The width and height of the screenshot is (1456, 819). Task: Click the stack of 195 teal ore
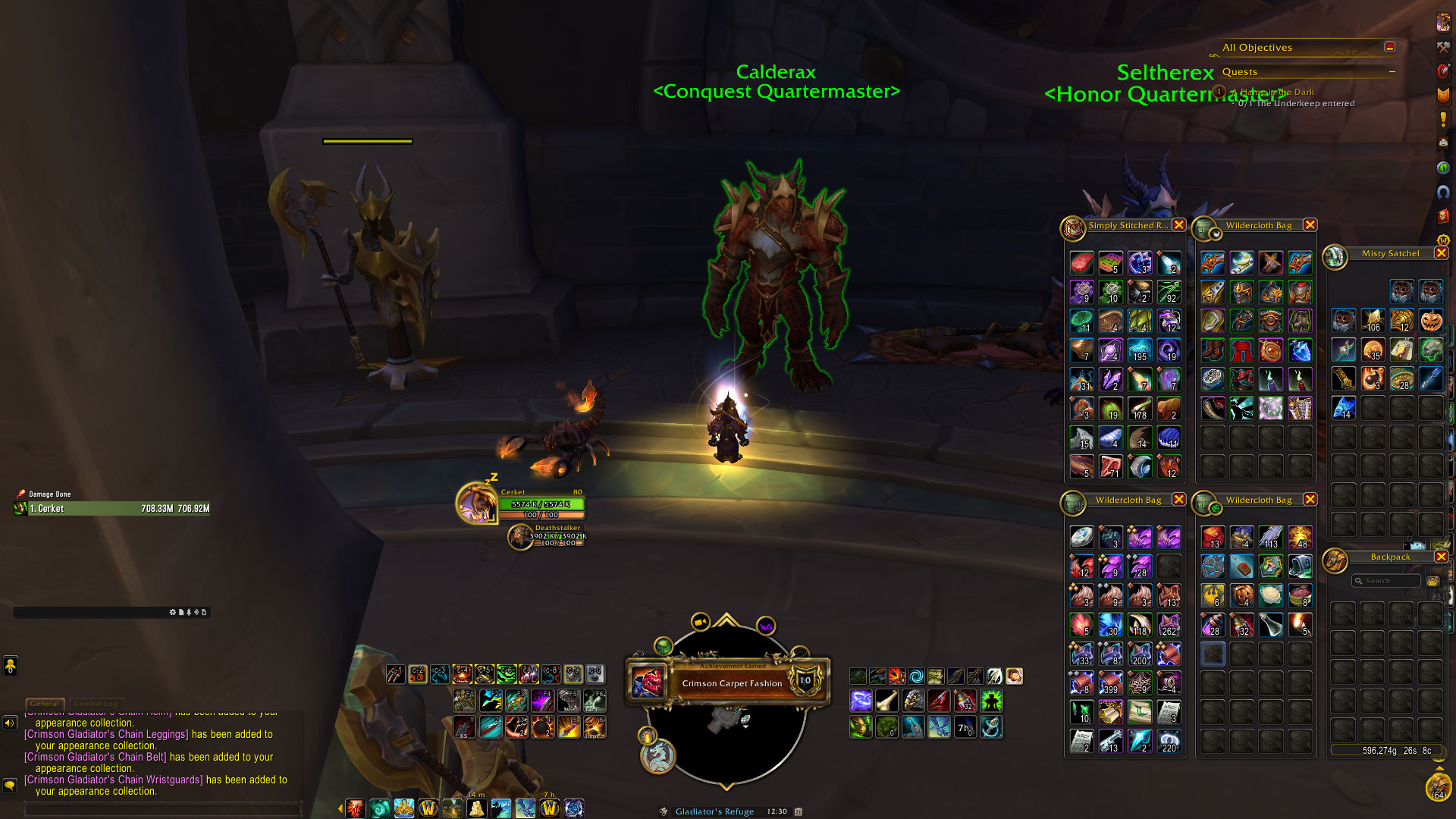tap(1140, 350)
